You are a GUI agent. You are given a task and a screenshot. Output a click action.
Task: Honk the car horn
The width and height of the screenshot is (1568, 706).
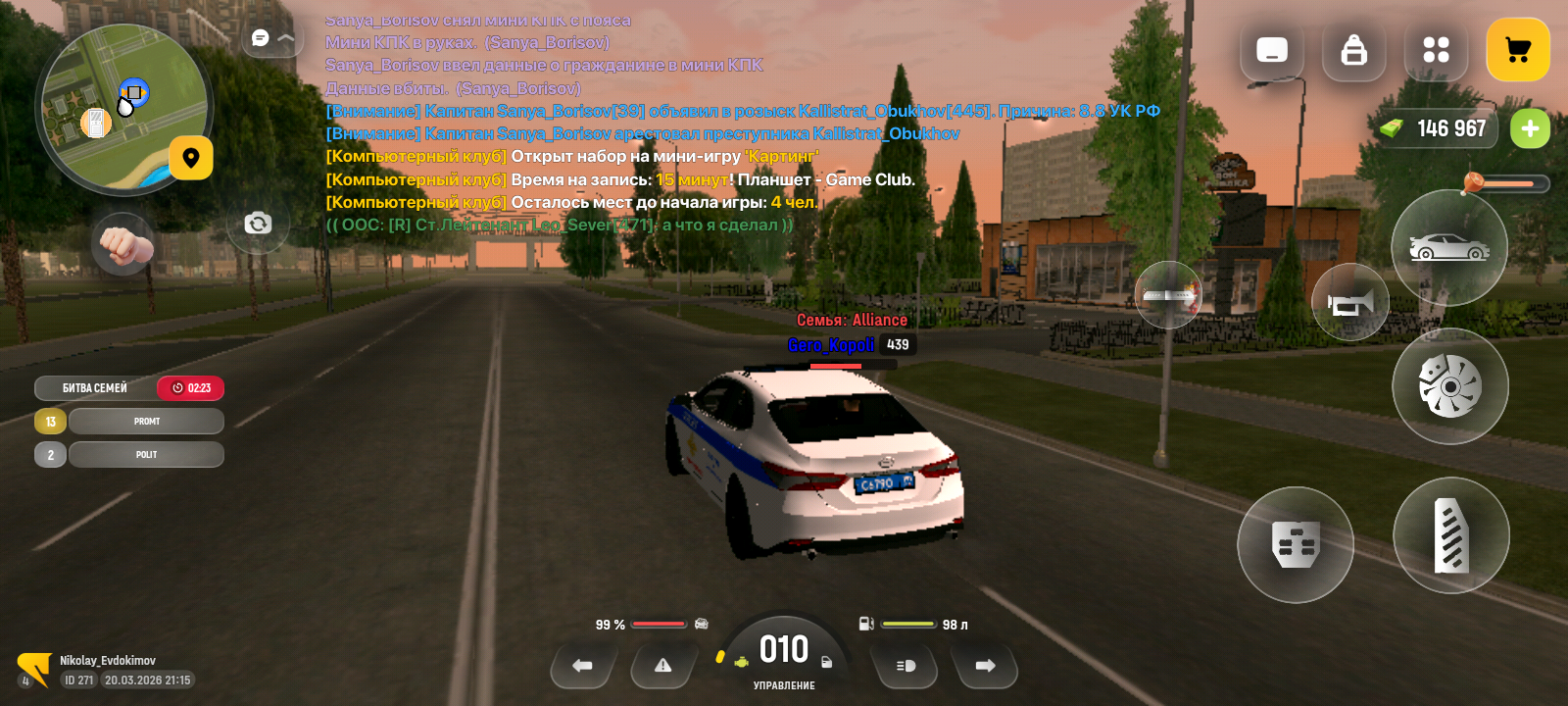(1349, 303)
